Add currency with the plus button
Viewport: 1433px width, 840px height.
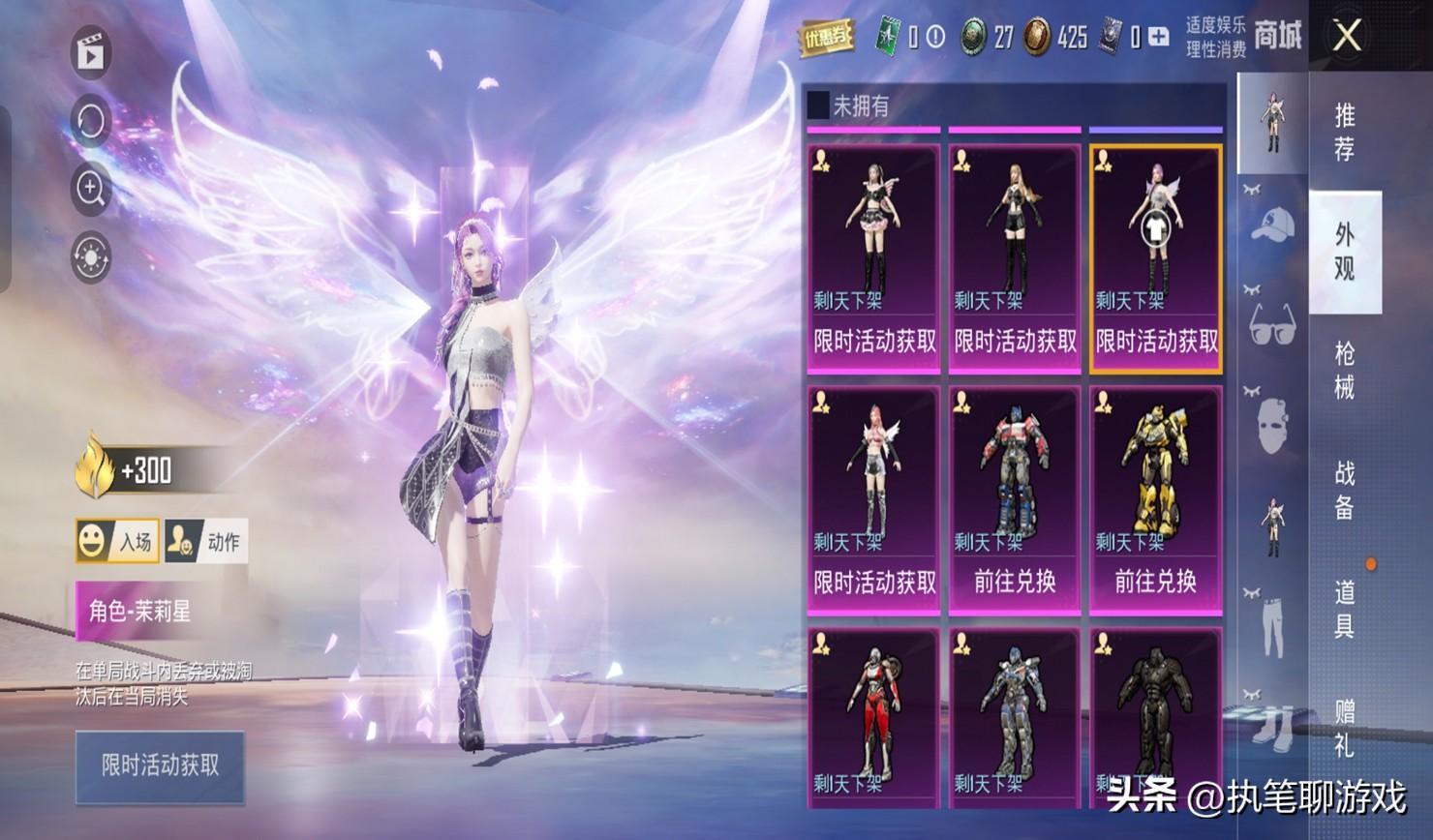pyautogui.click(x=1158, y=38)
